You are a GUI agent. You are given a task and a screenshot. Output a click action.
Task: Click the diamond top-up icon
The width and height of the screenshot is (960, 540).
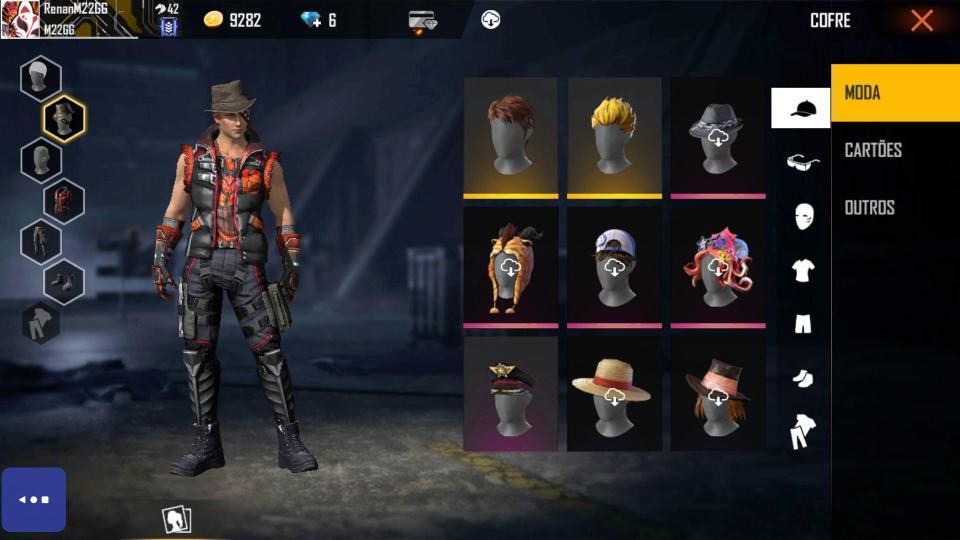click(319, 20)
